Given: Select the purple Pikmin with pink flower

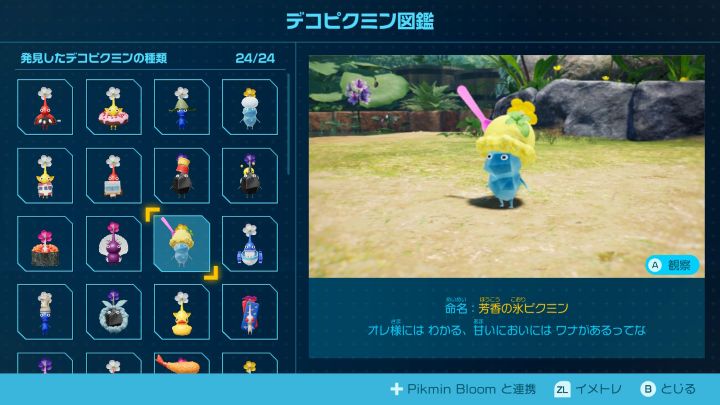Looking at the screenshot, I should [x=113, y=243].
